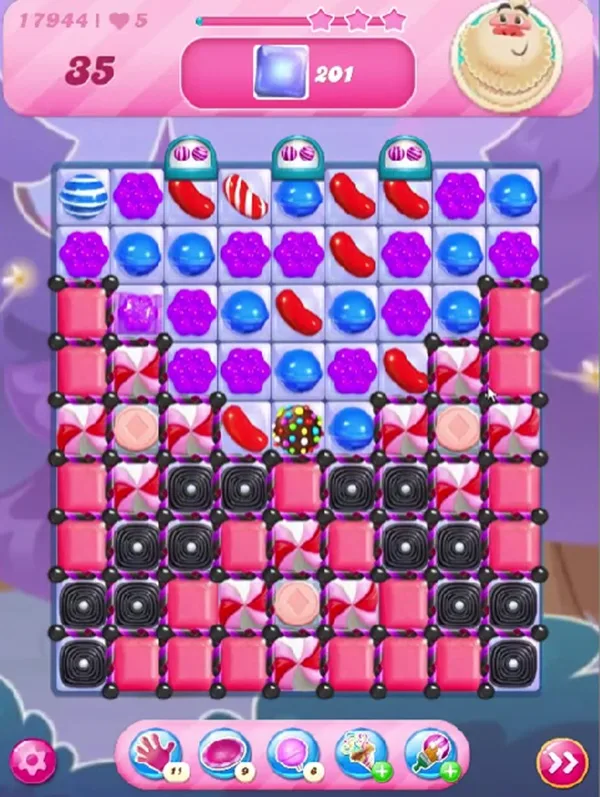Tap the fast-forward double arrow button

tap(561, 764)
